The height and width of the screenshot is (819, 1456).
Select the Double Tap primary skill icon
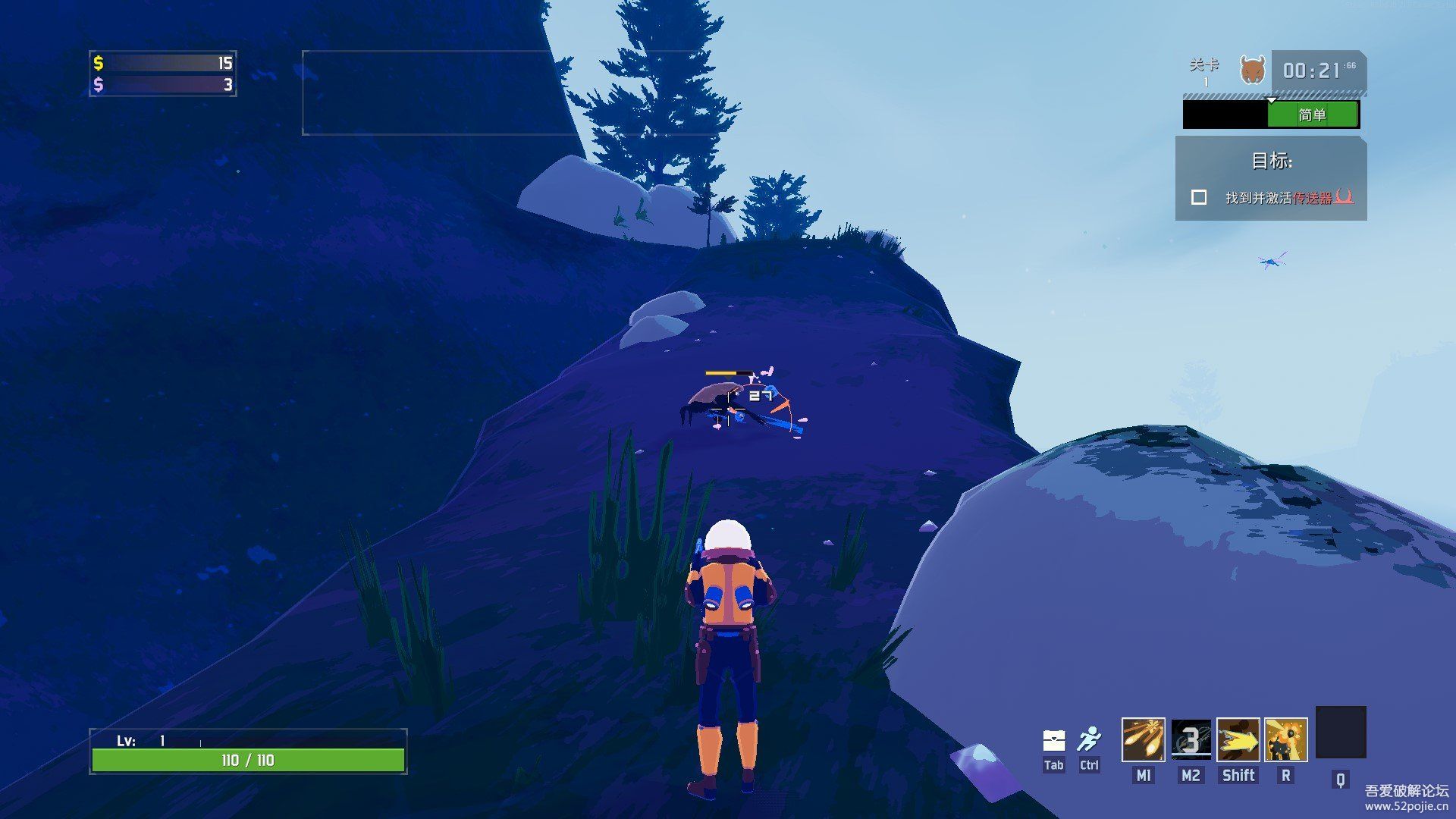pyautogui.click(x=1143, y=739)
